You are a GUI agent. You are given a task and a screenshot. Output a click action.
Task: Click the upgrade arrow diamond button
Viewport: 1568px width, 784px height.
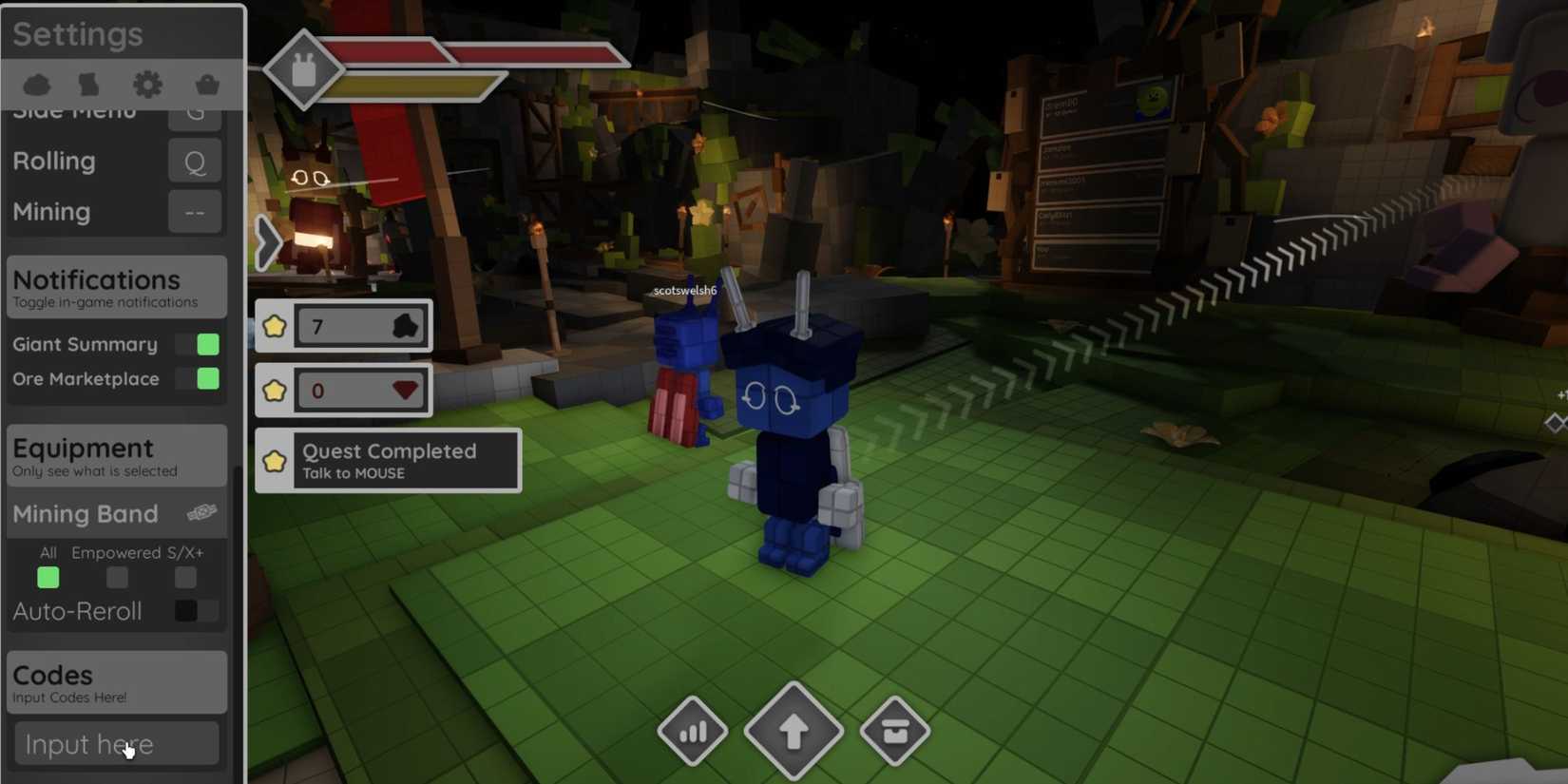(794, 731)
